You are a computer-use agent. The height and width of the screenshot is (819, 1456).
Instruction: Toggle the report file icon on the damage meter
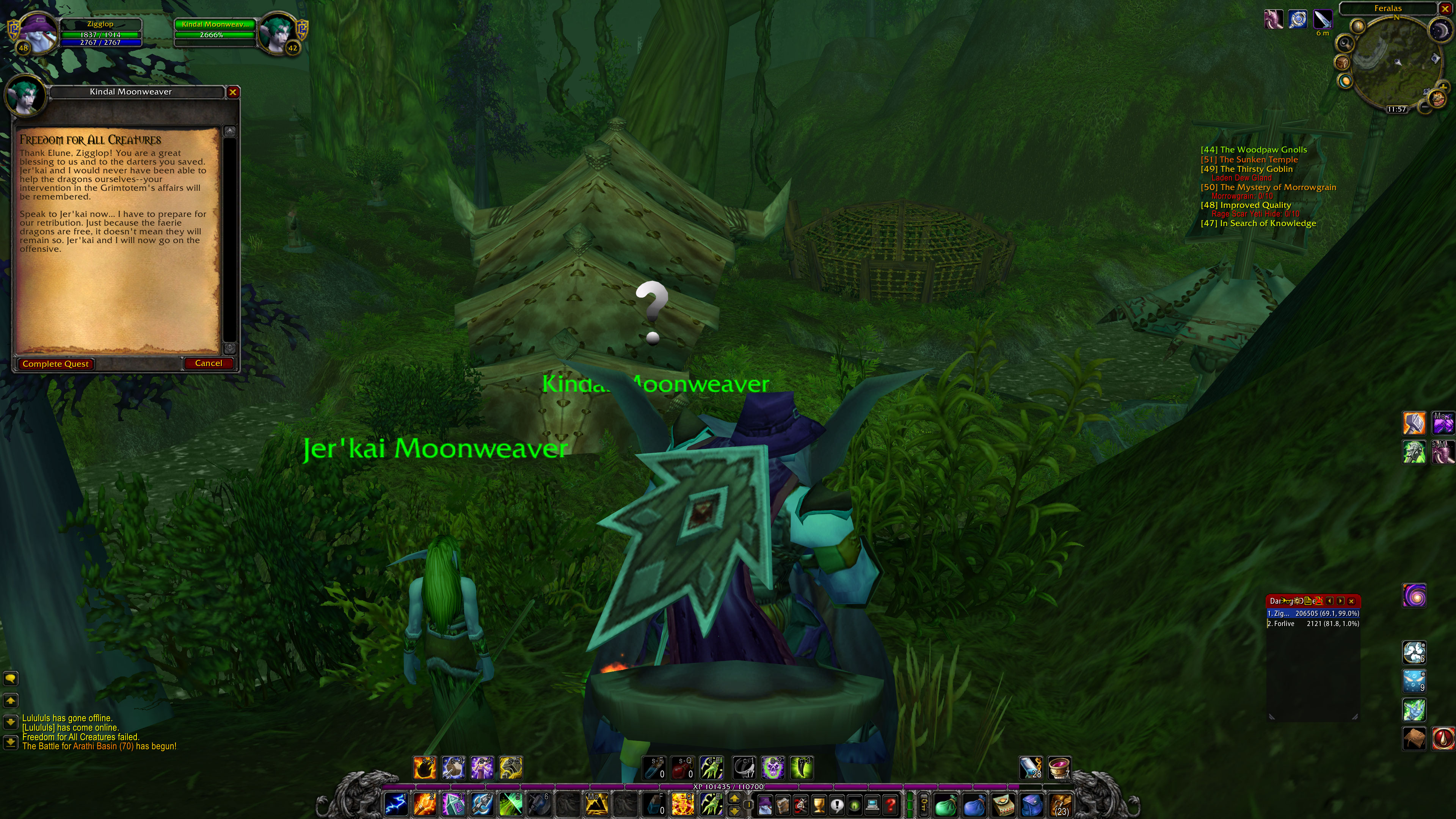(x=1309, y=601)
